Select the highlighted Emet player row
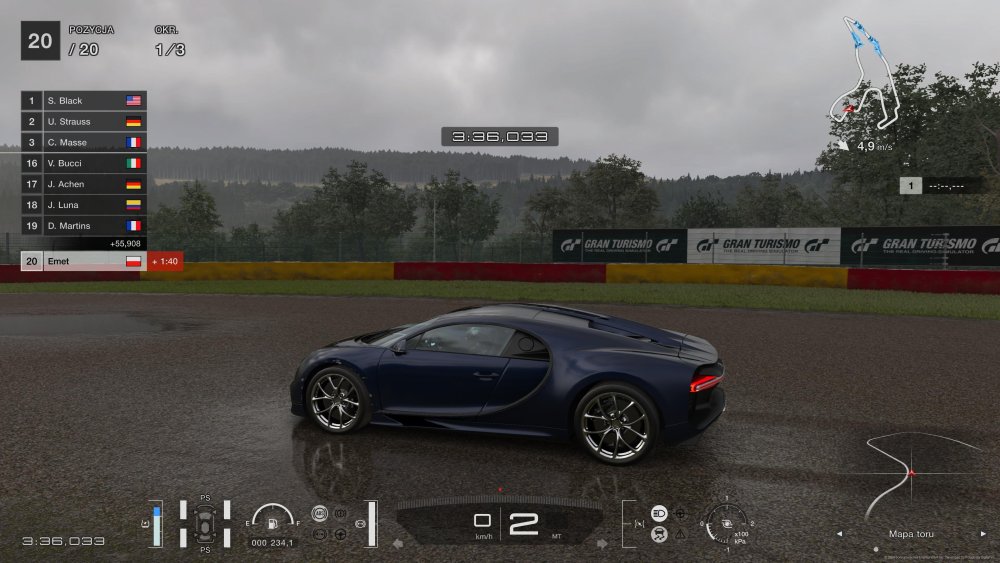 click(x=84, y=261)
